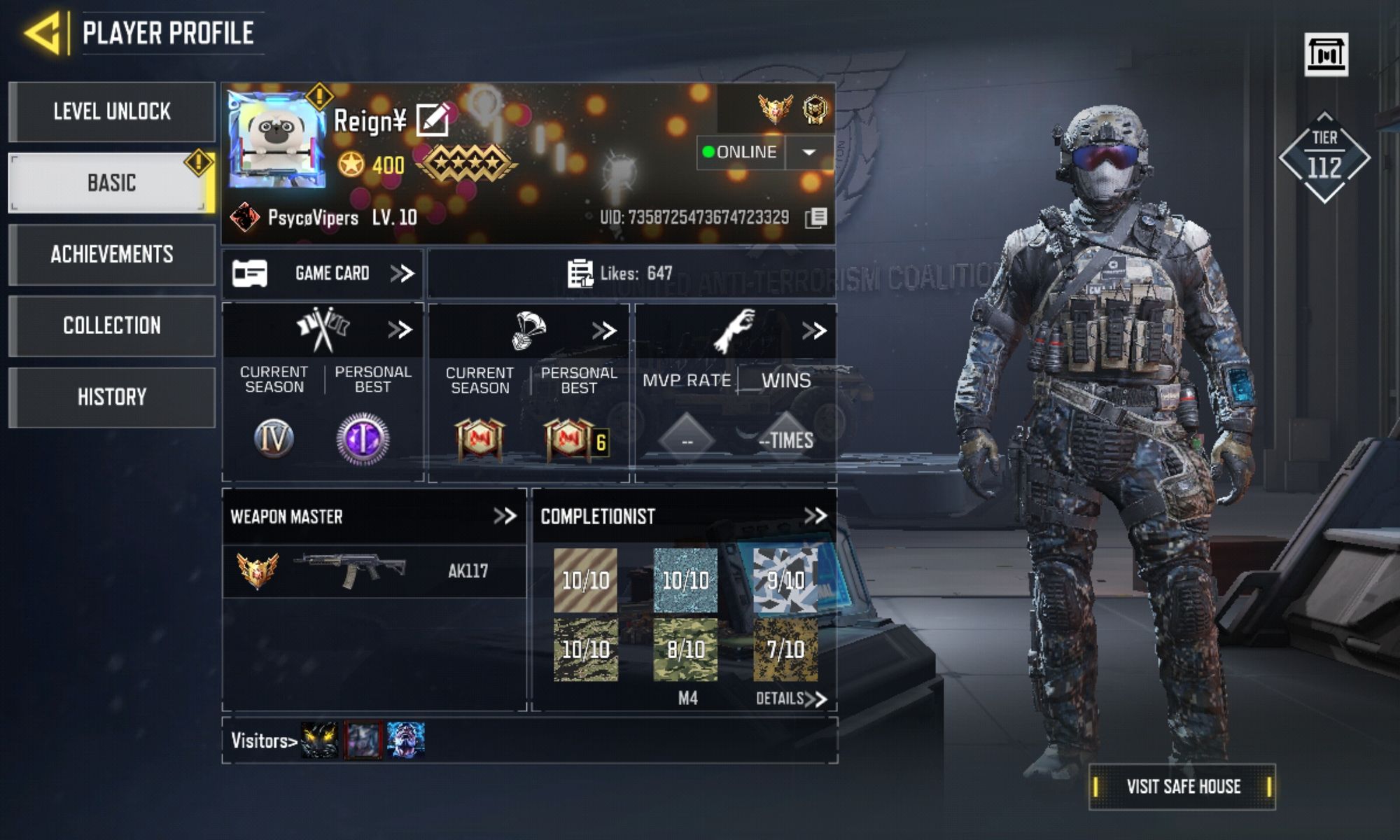The image size is (1400, 840).
Task: View M4 camo Details
Action: 791,699
